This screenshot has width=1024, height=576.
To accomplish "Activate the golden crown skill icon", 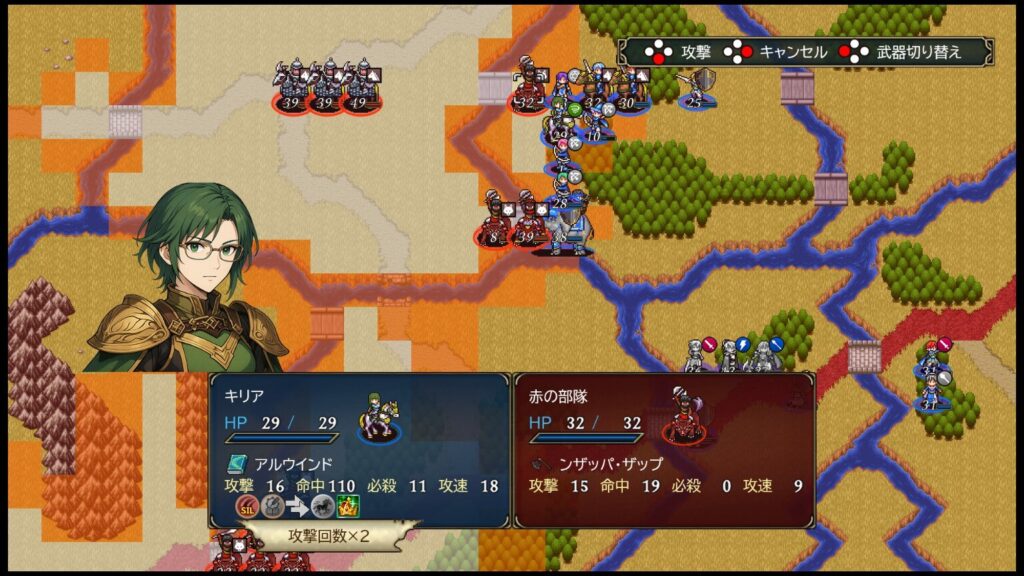I will click(349, 508).
